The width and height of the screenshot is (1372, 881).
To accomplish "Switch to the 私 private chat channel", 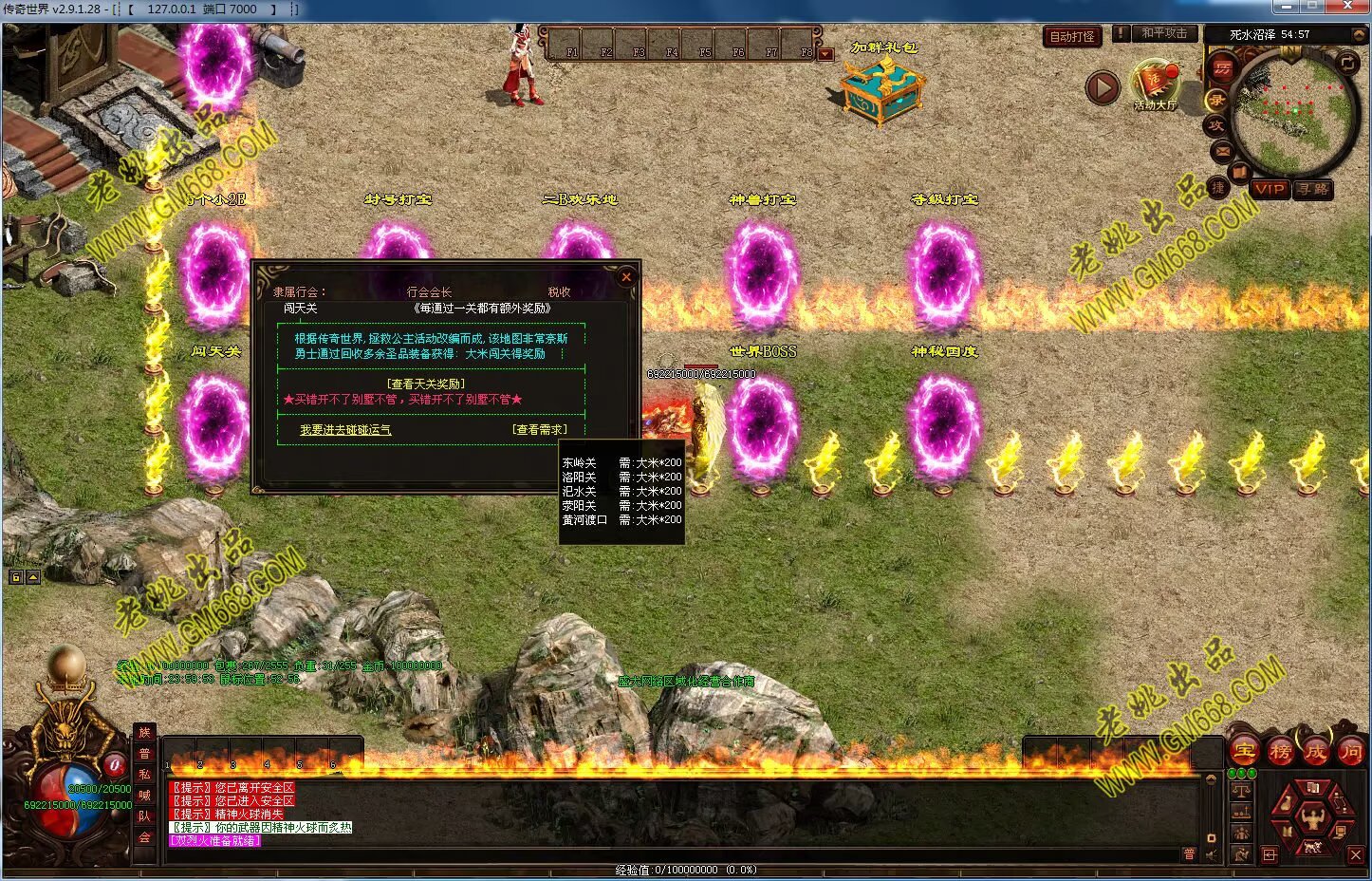I will click(x=145, y=774).
